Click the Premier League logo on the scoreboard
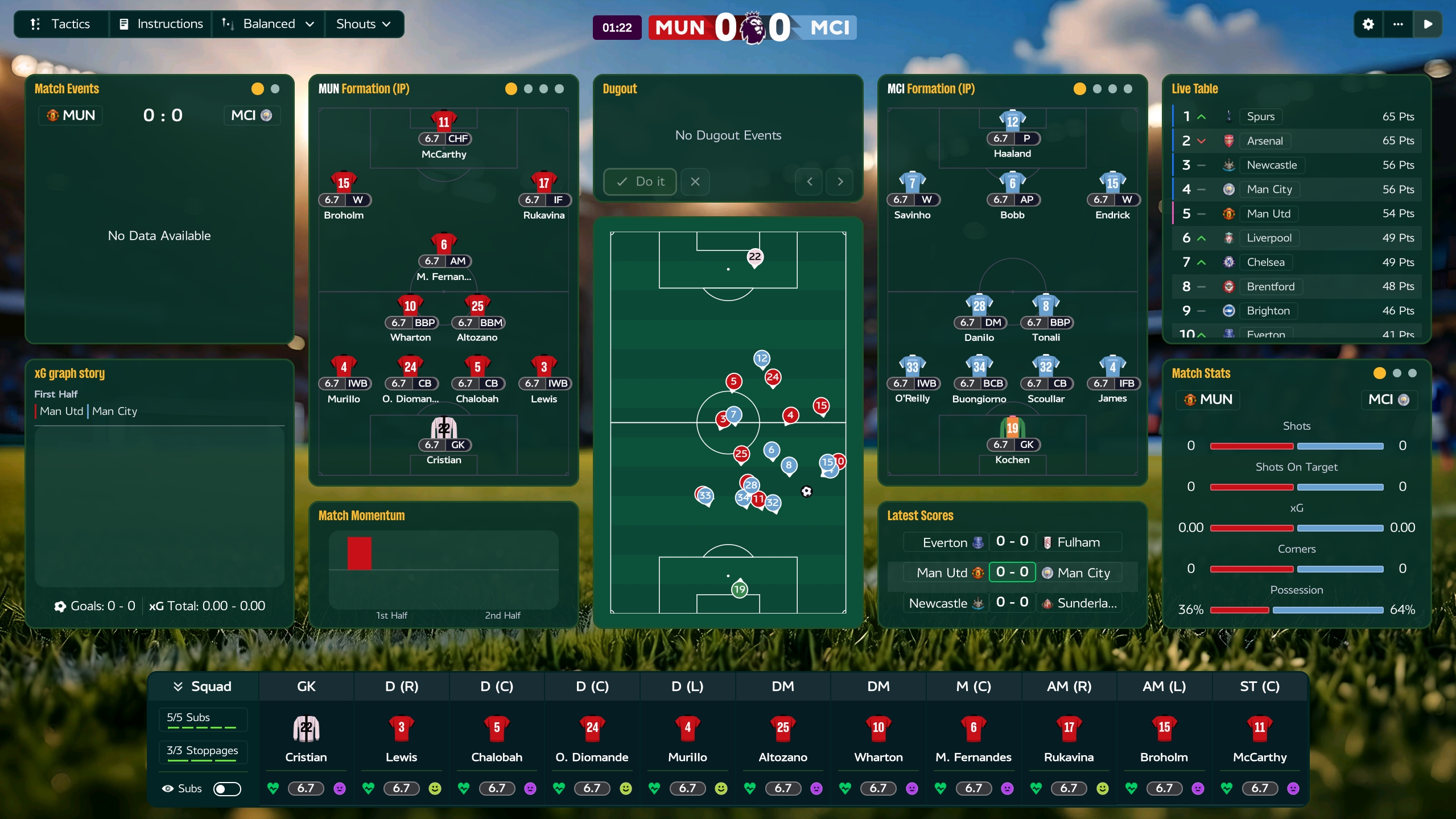The width and height of the screenshot is (1456, 819). (752, 27)
